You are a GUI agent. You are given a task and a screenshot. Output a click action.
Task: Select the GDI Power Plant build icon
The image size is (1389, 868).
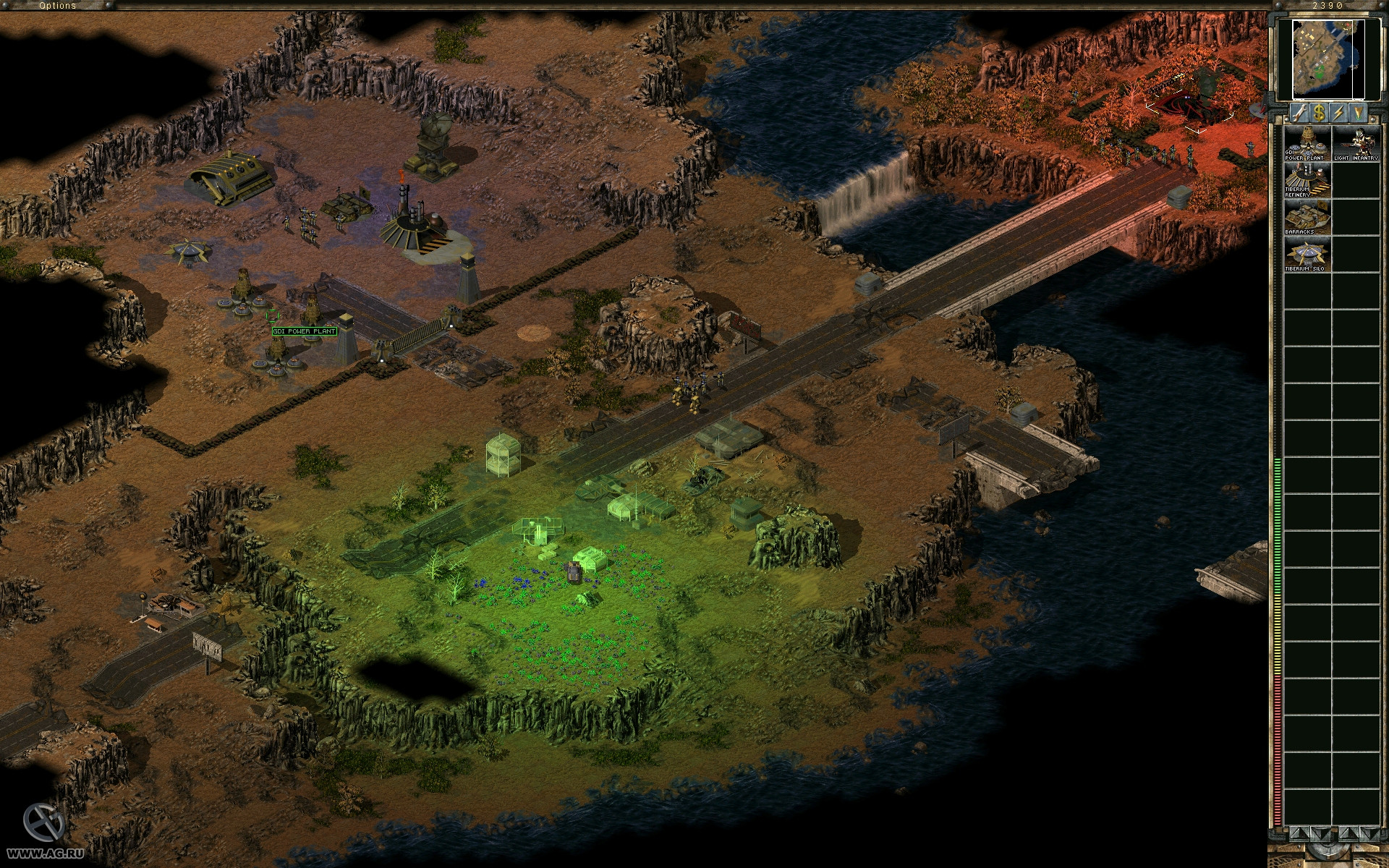1307,142
